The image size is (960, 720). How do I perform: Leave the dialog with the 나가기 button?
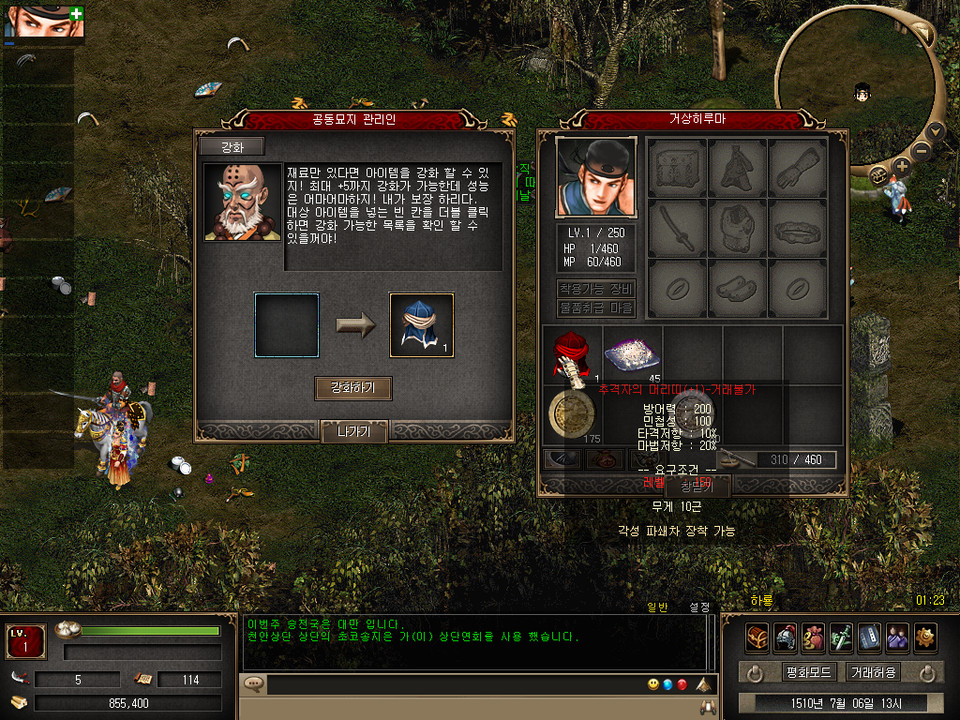pyautogui.click(x=354, y=432)
